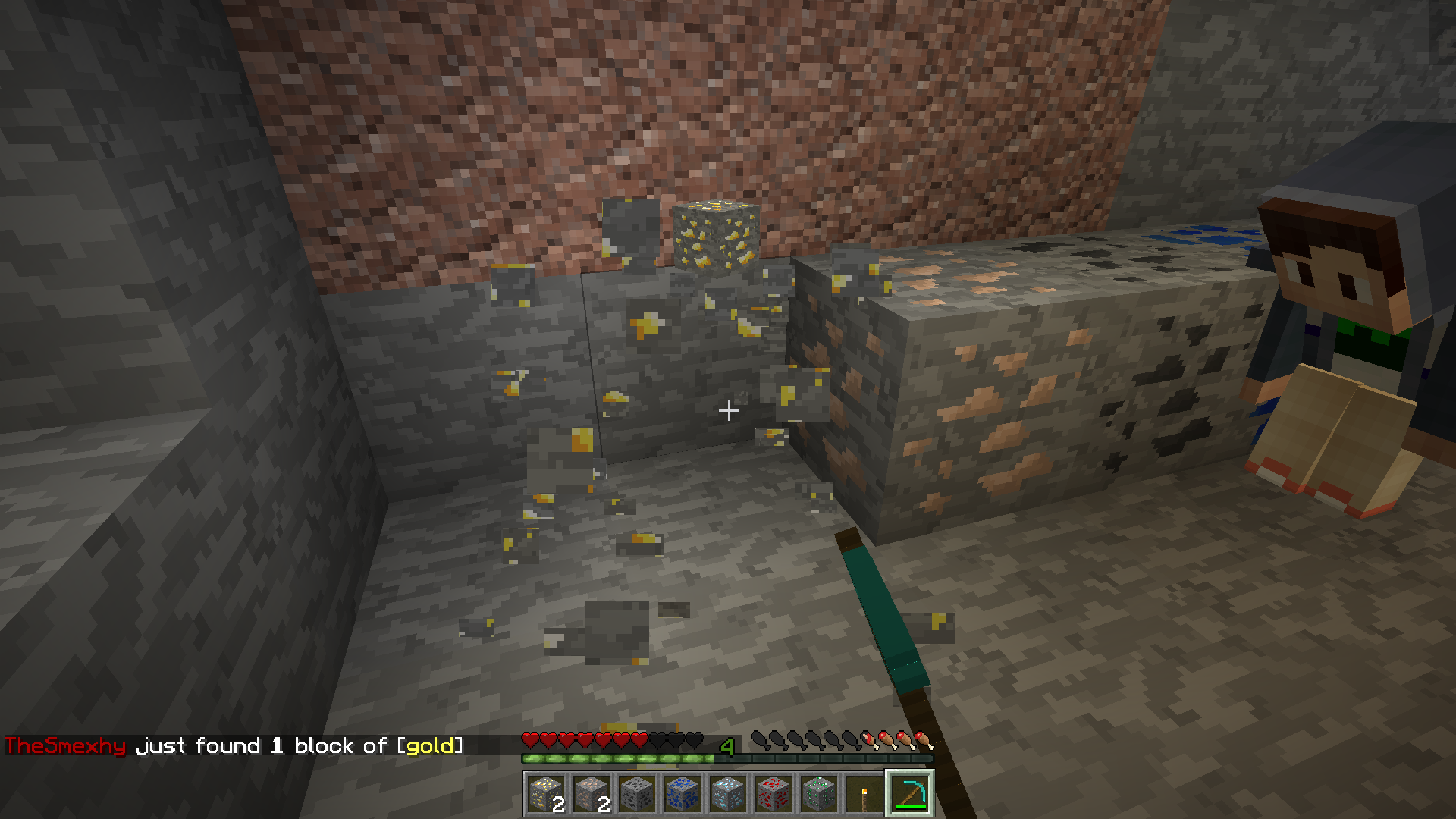Choose the emerald ore hotbar slot
The width and height of the screenshot is (1456, 819).
coord(819,793)
